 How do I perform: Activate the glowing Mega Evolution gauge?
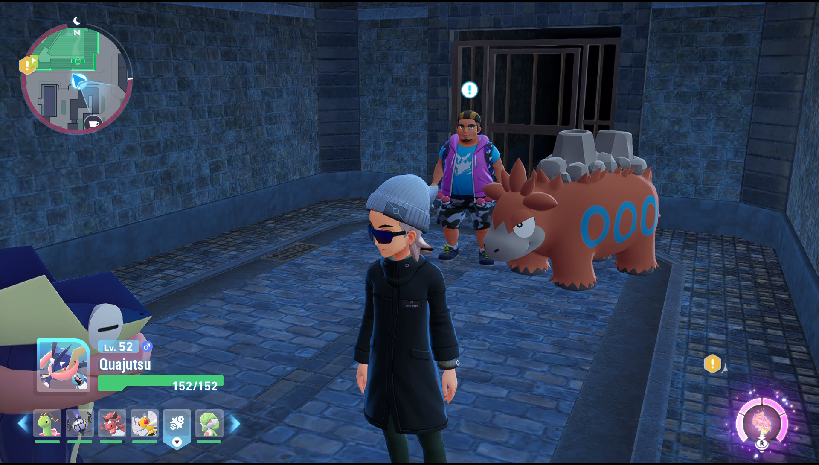click(x=762, y=422)
